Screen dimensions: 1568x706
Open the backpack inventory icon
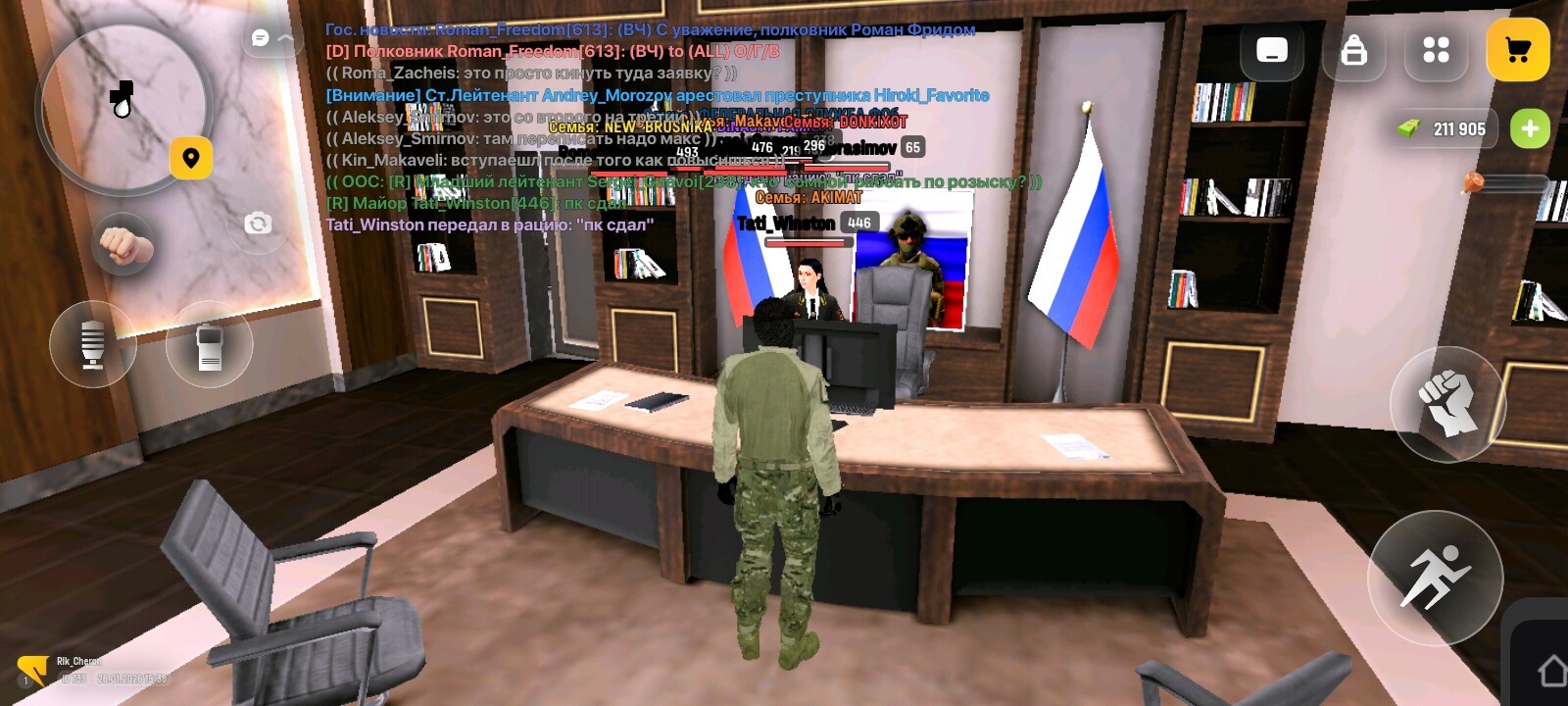[x=1353, y=51]
